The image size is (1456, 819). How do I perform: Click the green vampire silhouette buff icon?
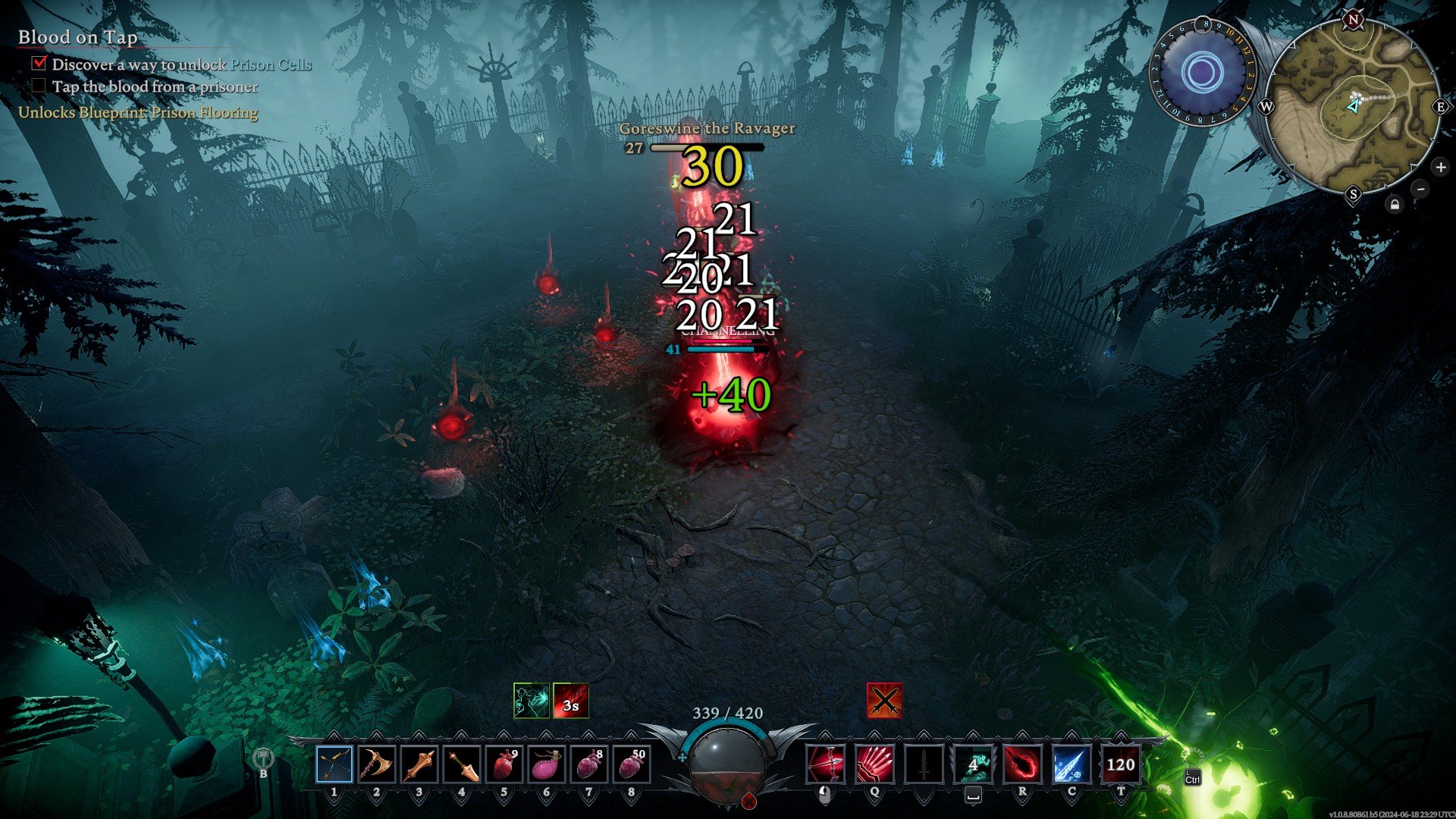[x=531, y=701]
